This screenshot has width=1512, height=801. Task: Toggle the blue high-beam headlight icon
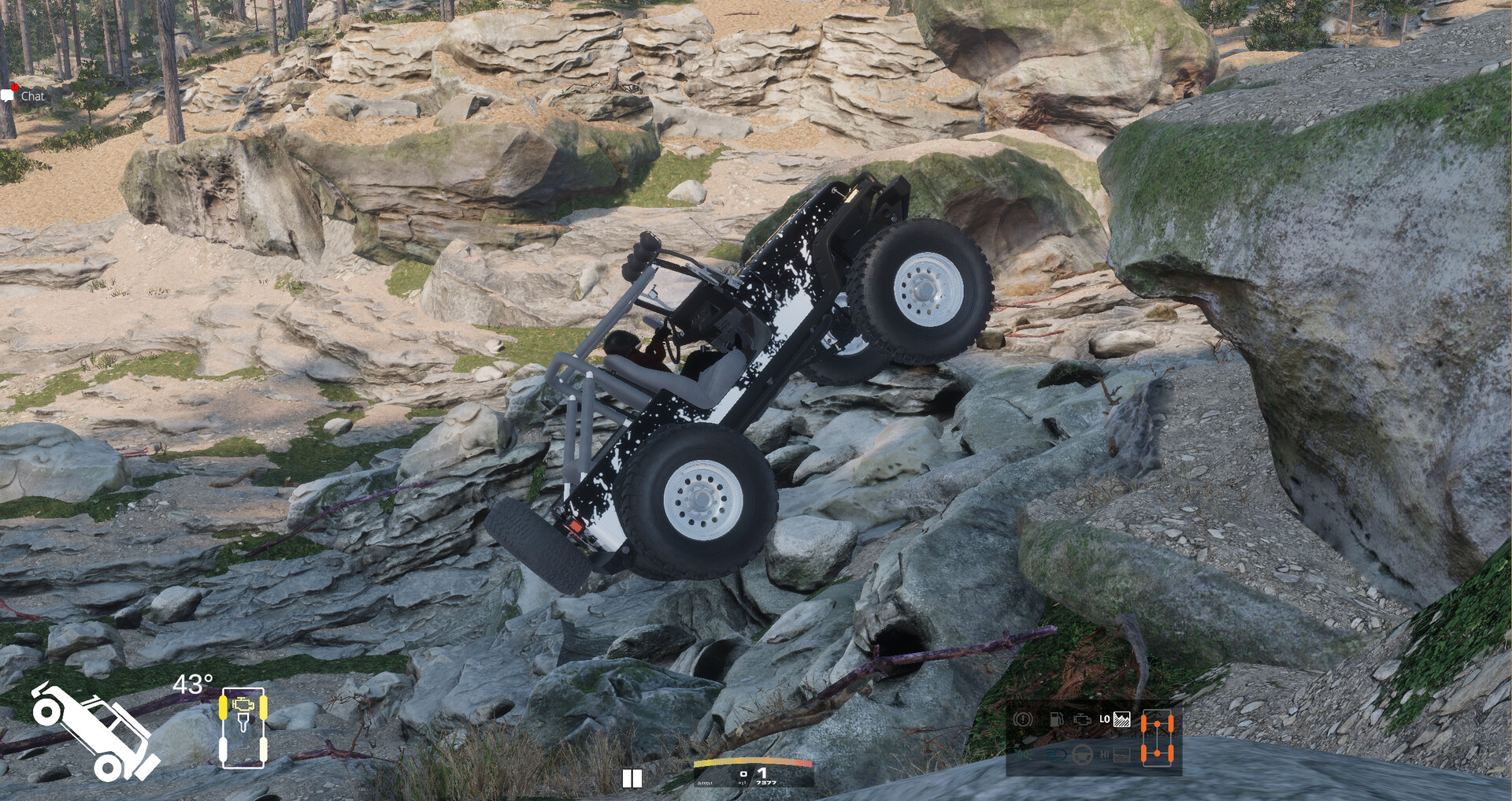1055,755
